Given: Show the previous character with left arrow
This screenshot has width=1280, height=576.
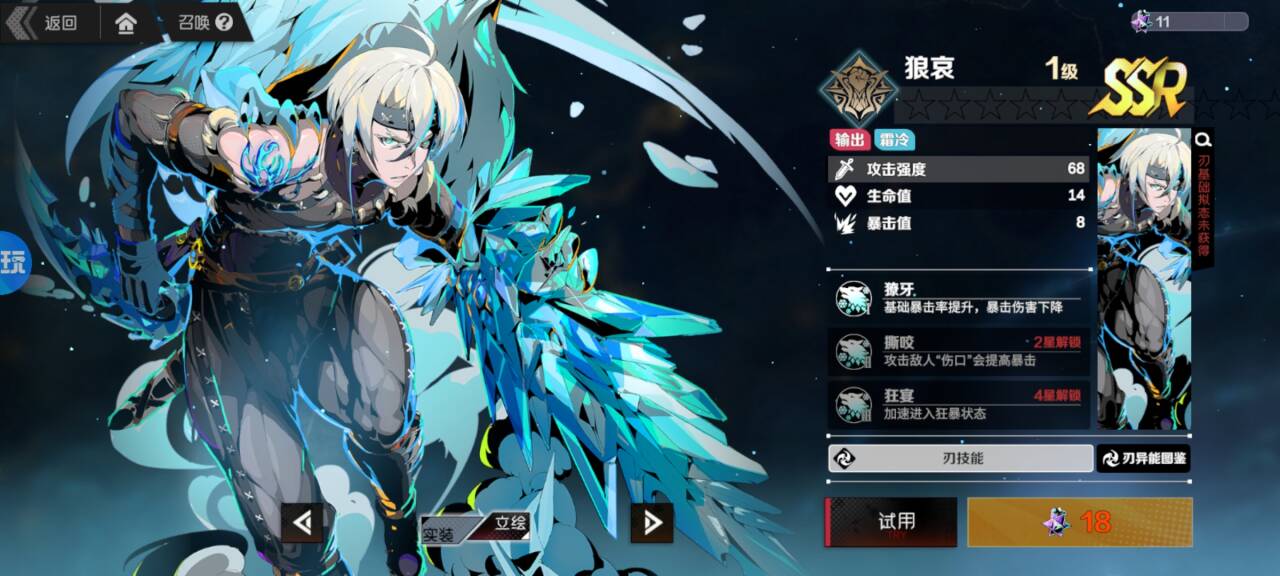Looking at the screenshot, I should (302, 522).
